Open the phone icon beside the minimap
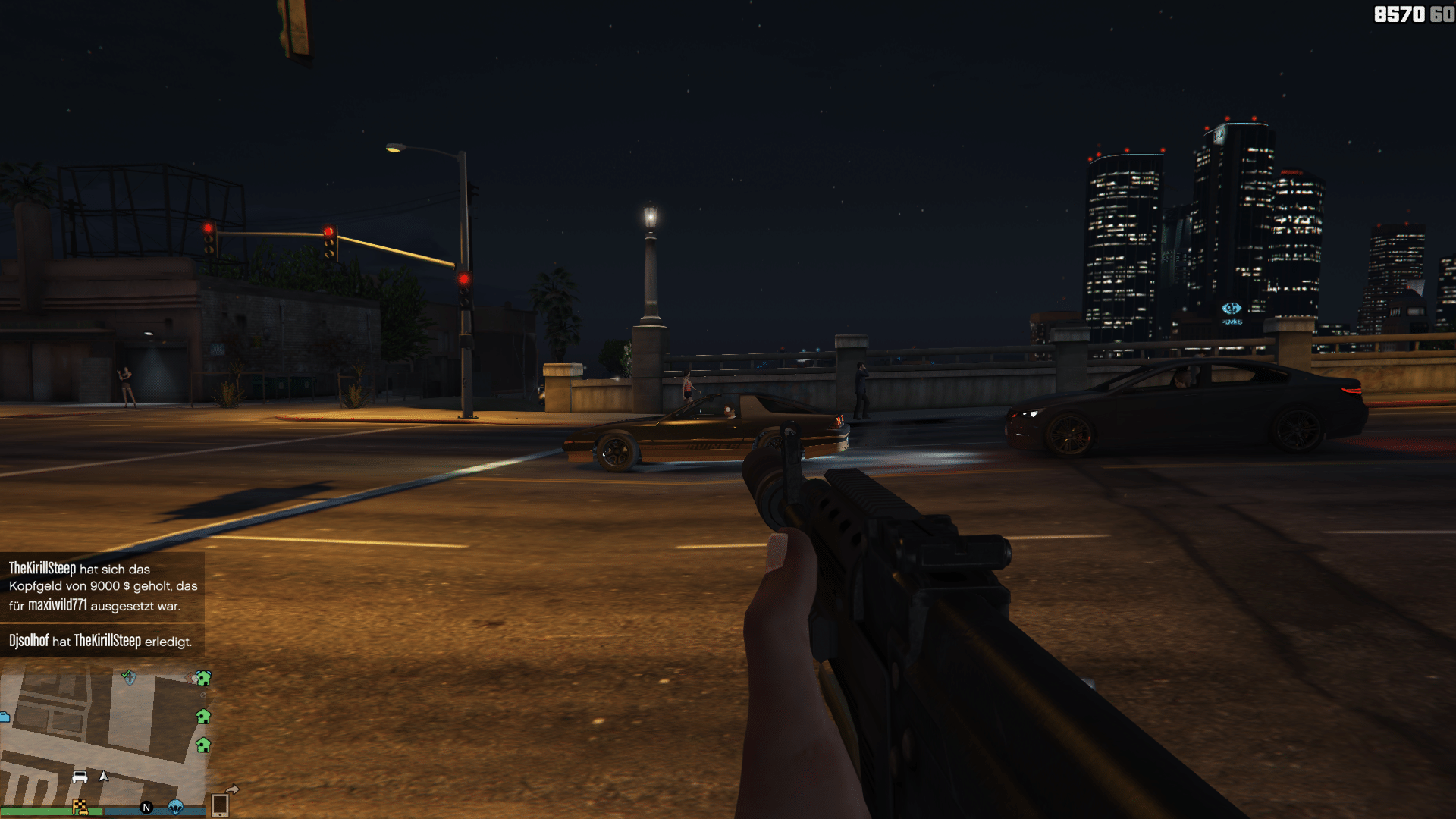 [220, 804]
